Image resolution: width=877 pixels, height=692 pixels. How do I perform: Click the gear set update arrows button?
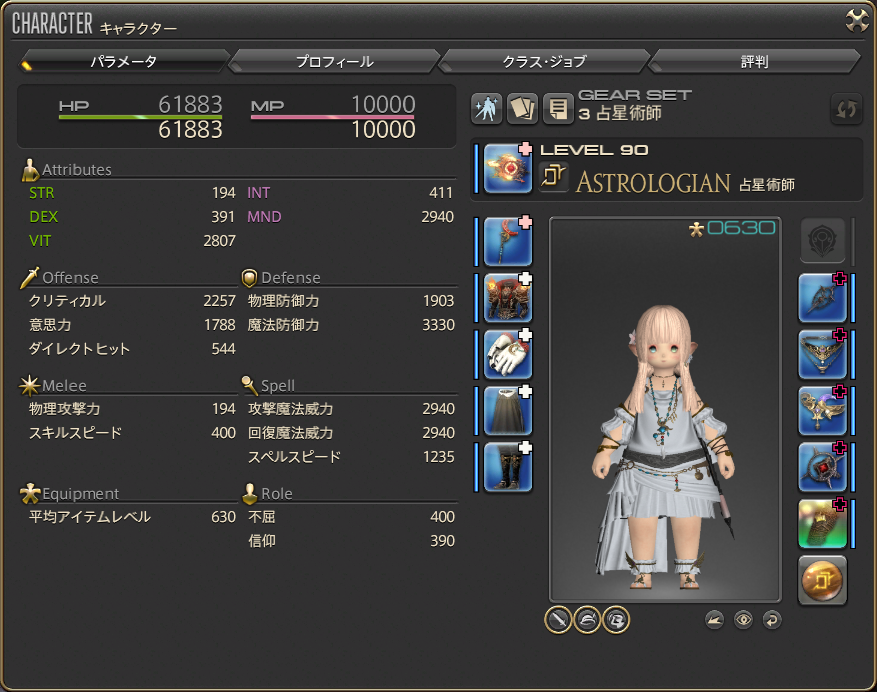[x=846, y=109]
